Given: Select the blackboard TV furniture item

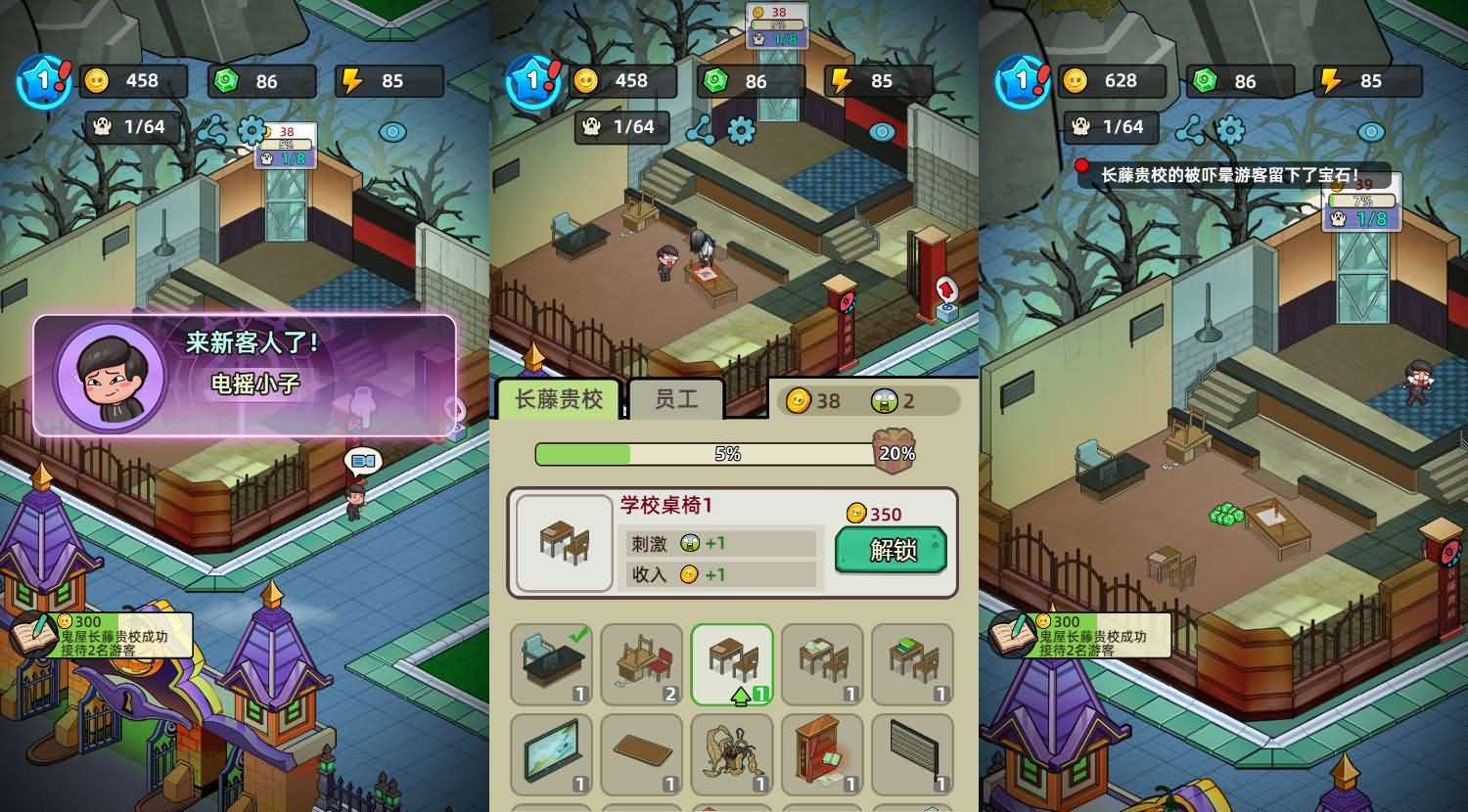Looking at the screenshot, I should click(550, 755).
